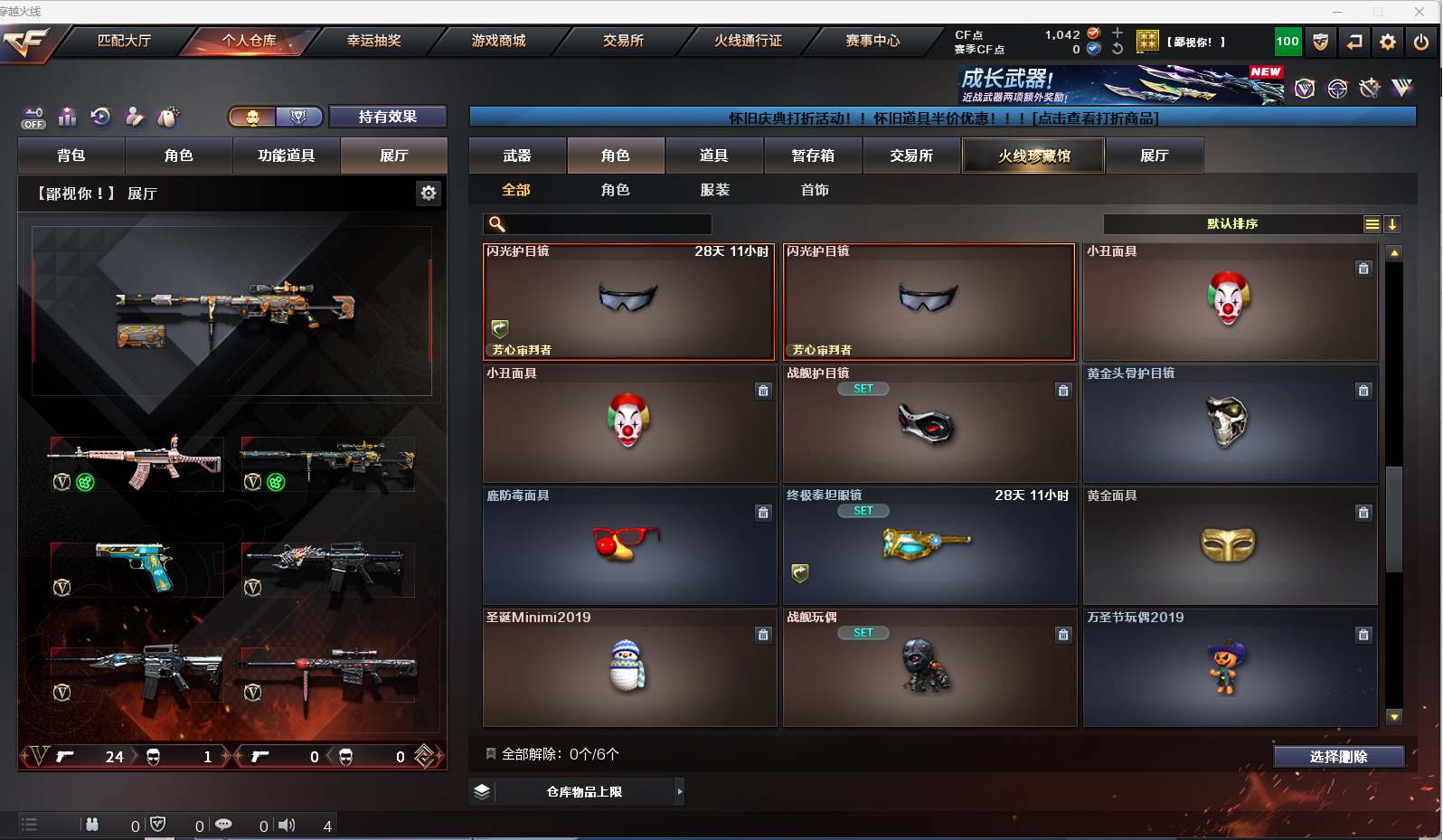Open the 持有效果 panel
The height and width of the screenshot is (840, 1443).
387,117
